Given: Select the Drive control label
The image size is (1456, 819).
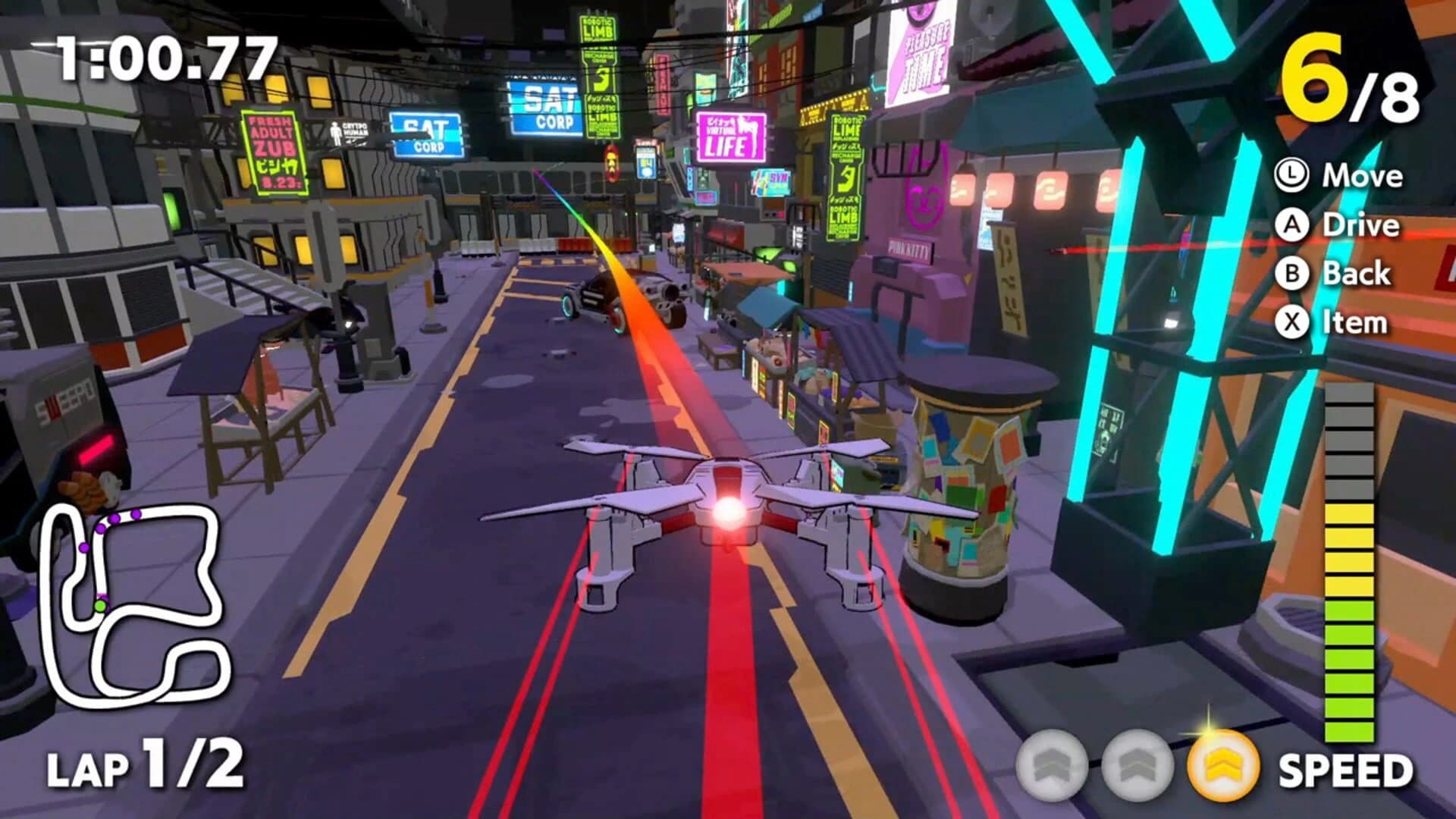Looking at the screenshot, I should pos(1363,224).
